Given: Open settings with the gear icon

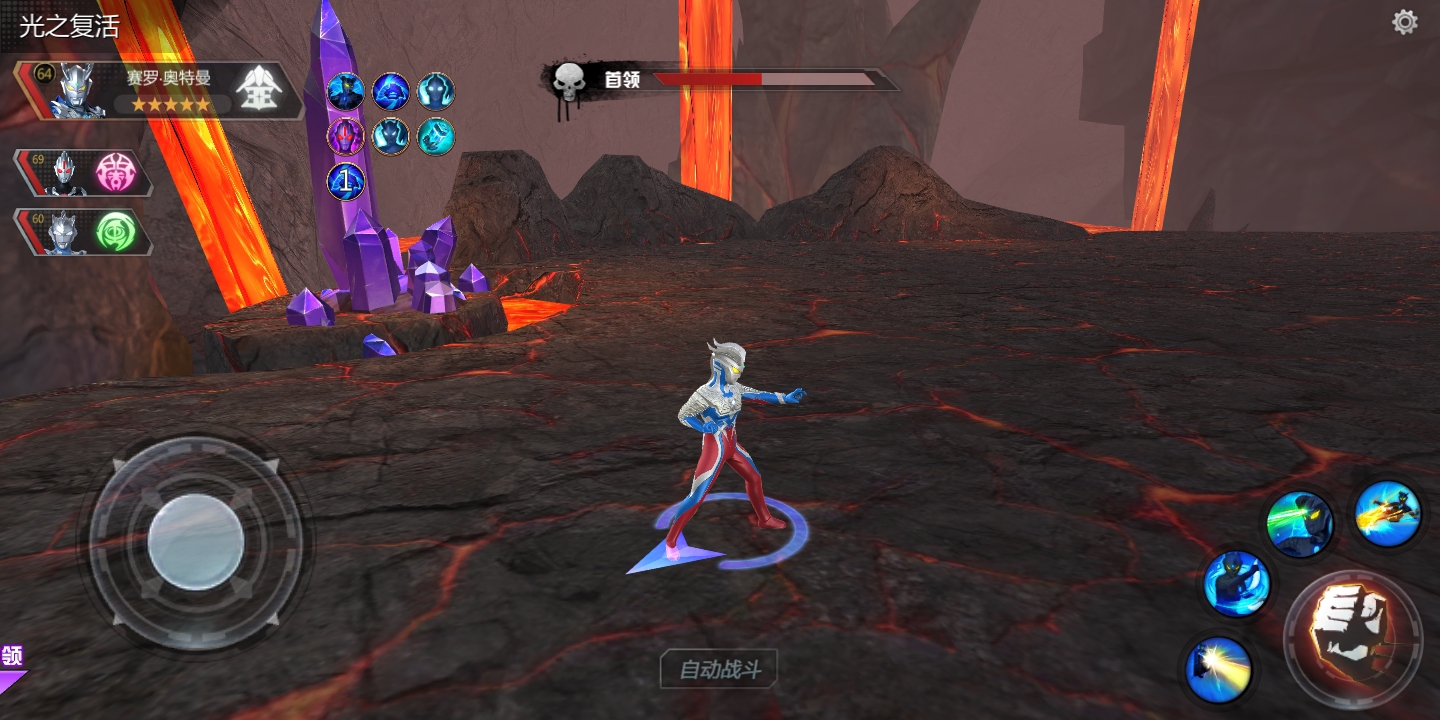Looking at the screenshot, I should [x=1405, y=22].
